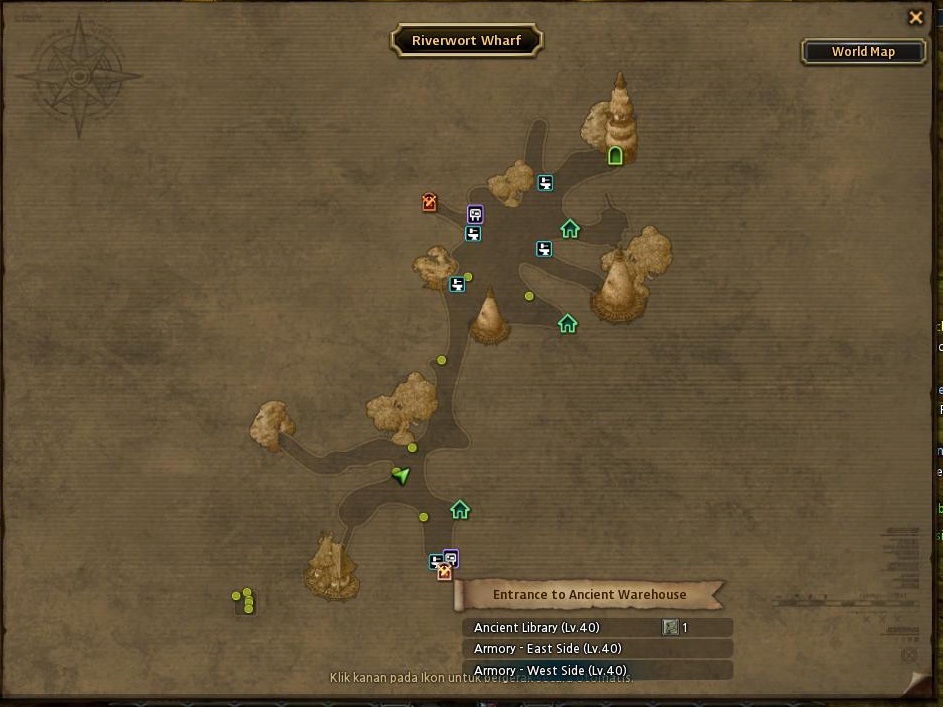Open the World Map
Image resolution: width=943 pixels, height=707 pixels.
point(863,52)
